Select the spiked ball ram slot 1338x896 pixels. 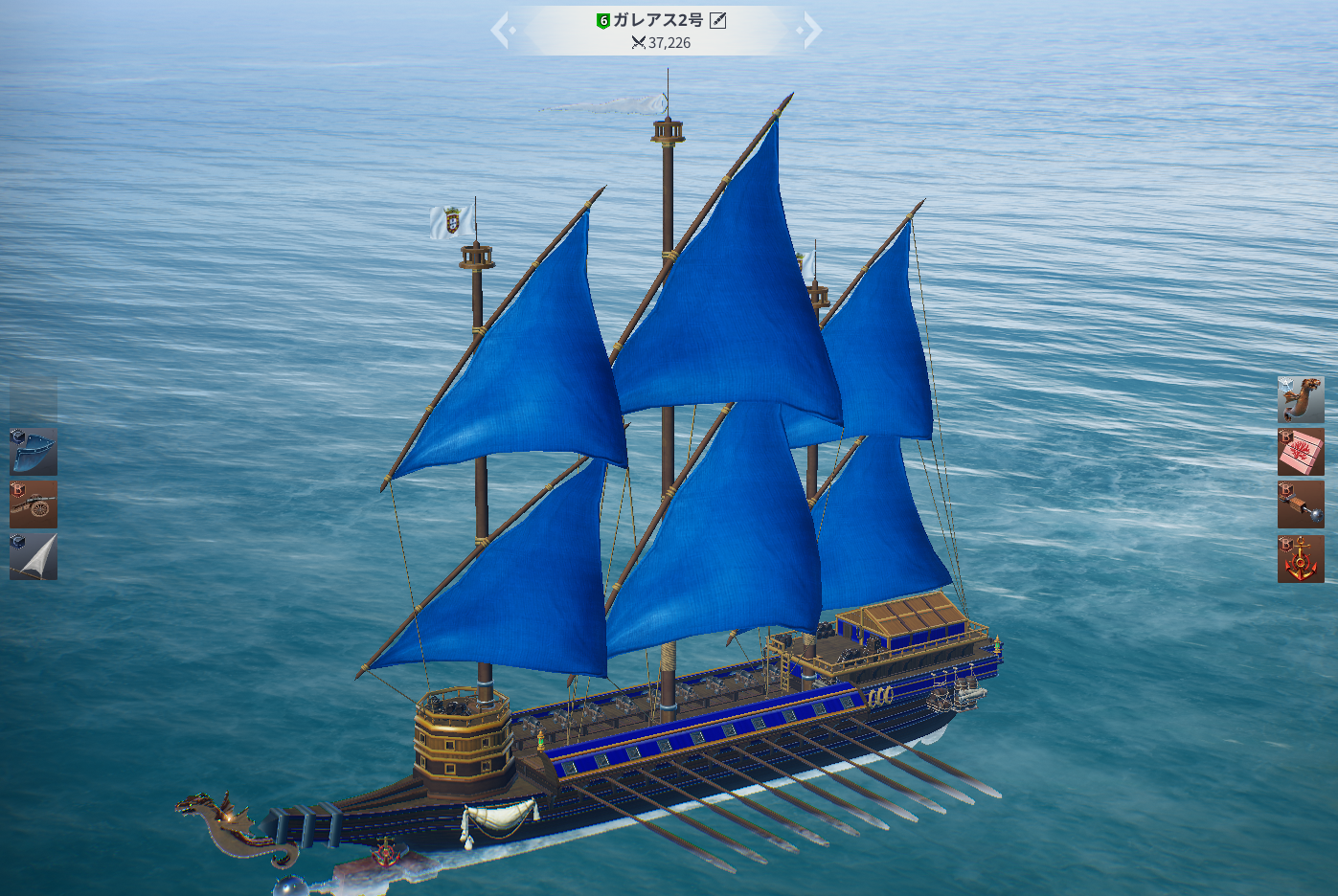(1301, 504)
